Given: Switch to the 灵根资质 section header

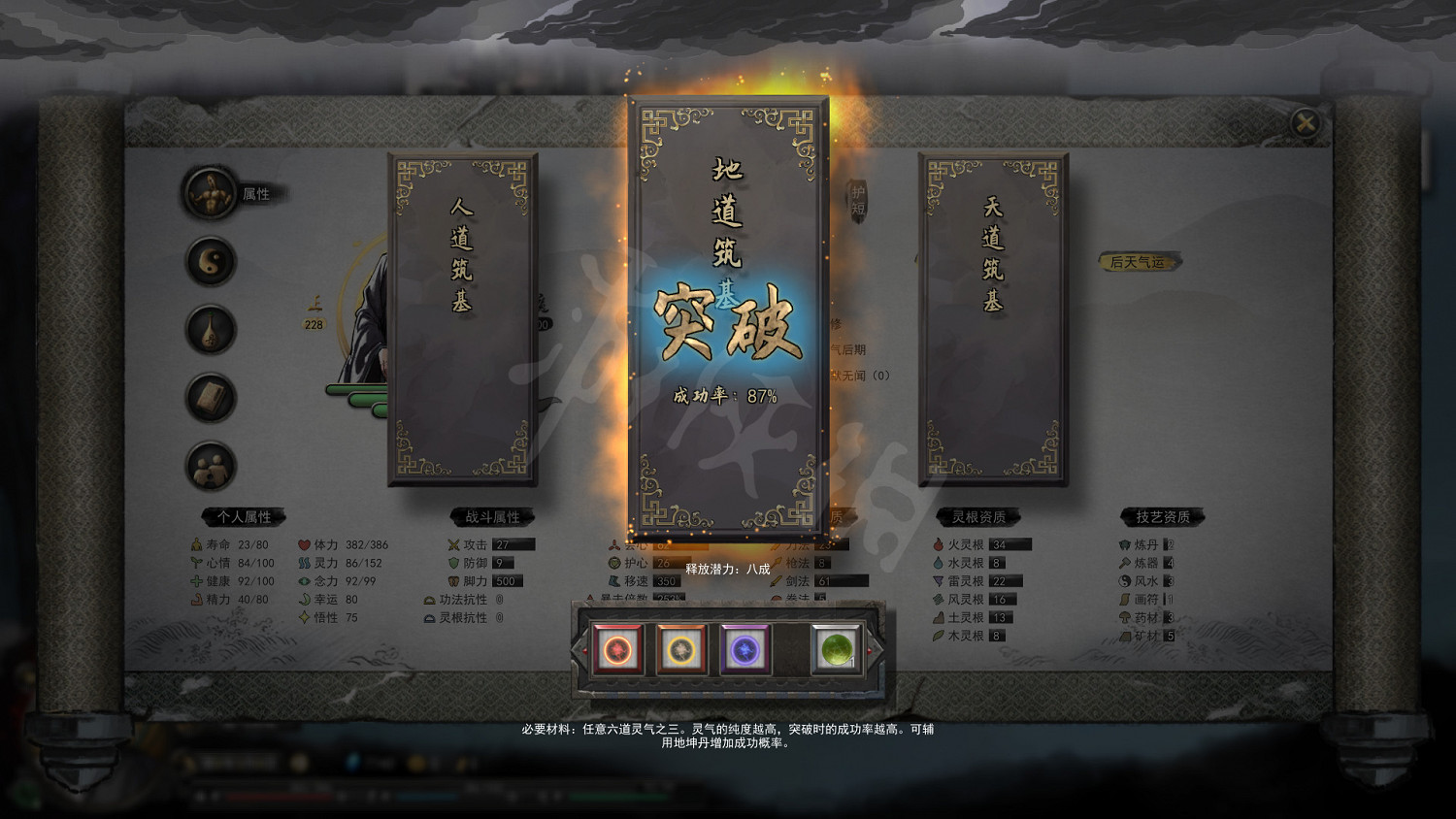Looking at the screenshot, I should click(x=979, y=516).
